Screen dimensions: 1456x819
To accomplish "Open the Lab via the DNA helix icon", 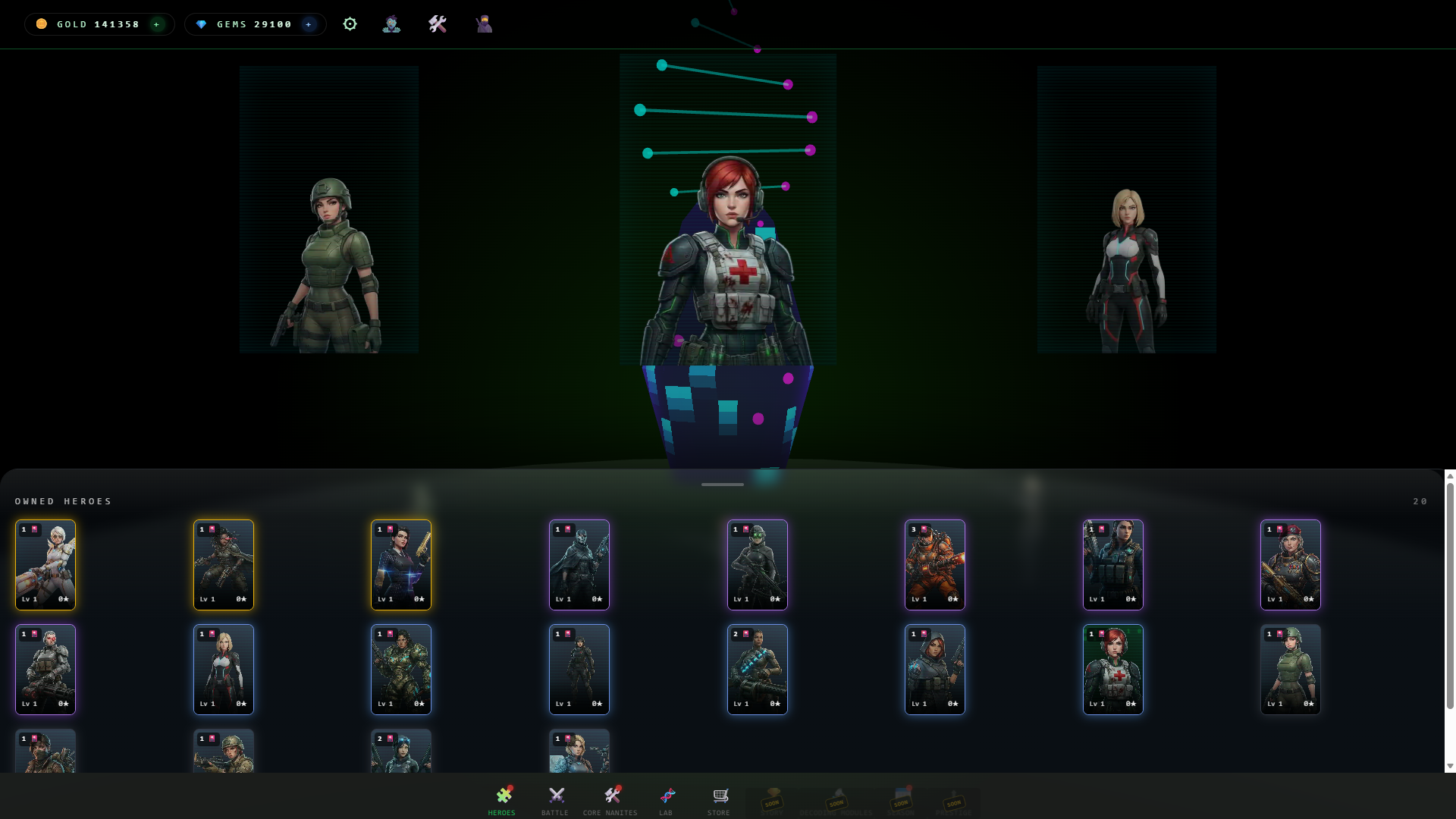I will [667, 795].
